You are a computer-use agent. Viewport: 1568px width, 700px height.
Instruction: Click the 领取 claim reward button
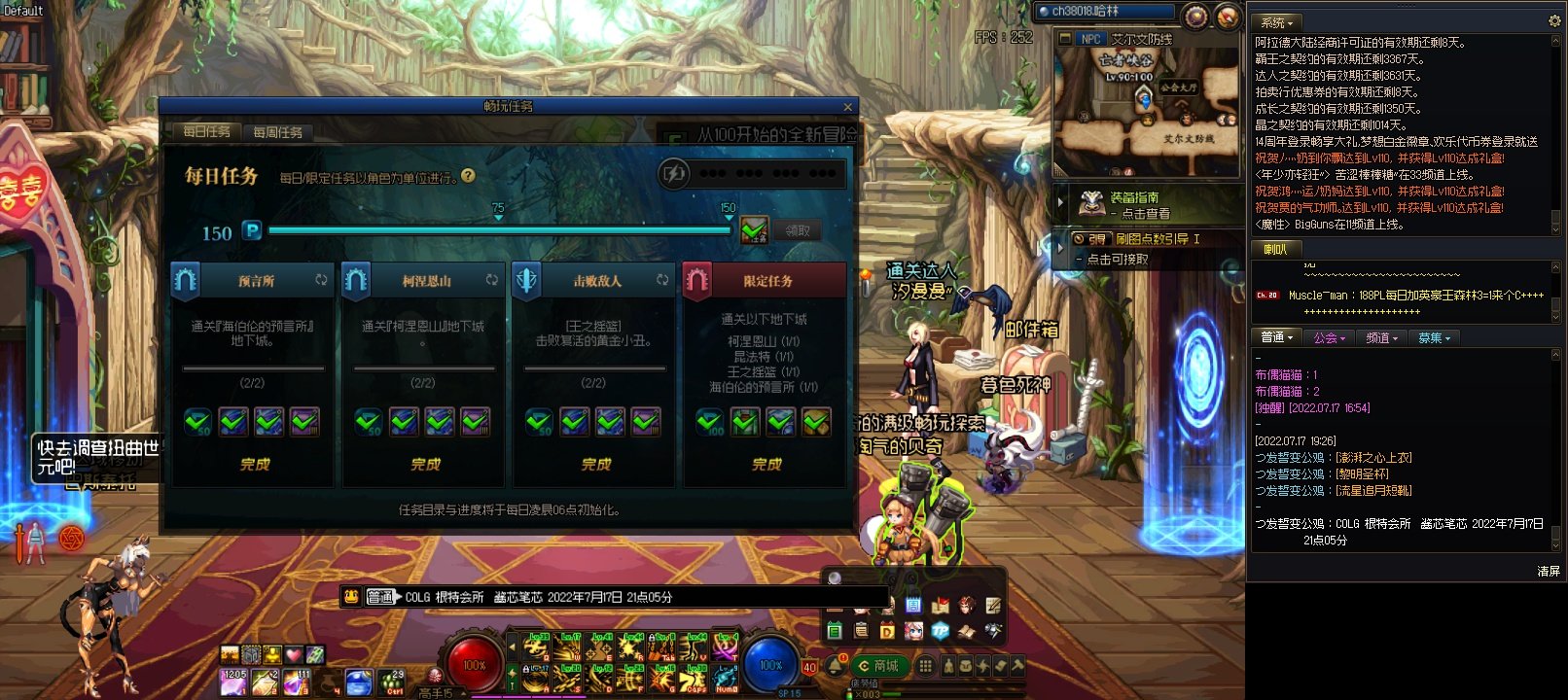coord(798,230)
